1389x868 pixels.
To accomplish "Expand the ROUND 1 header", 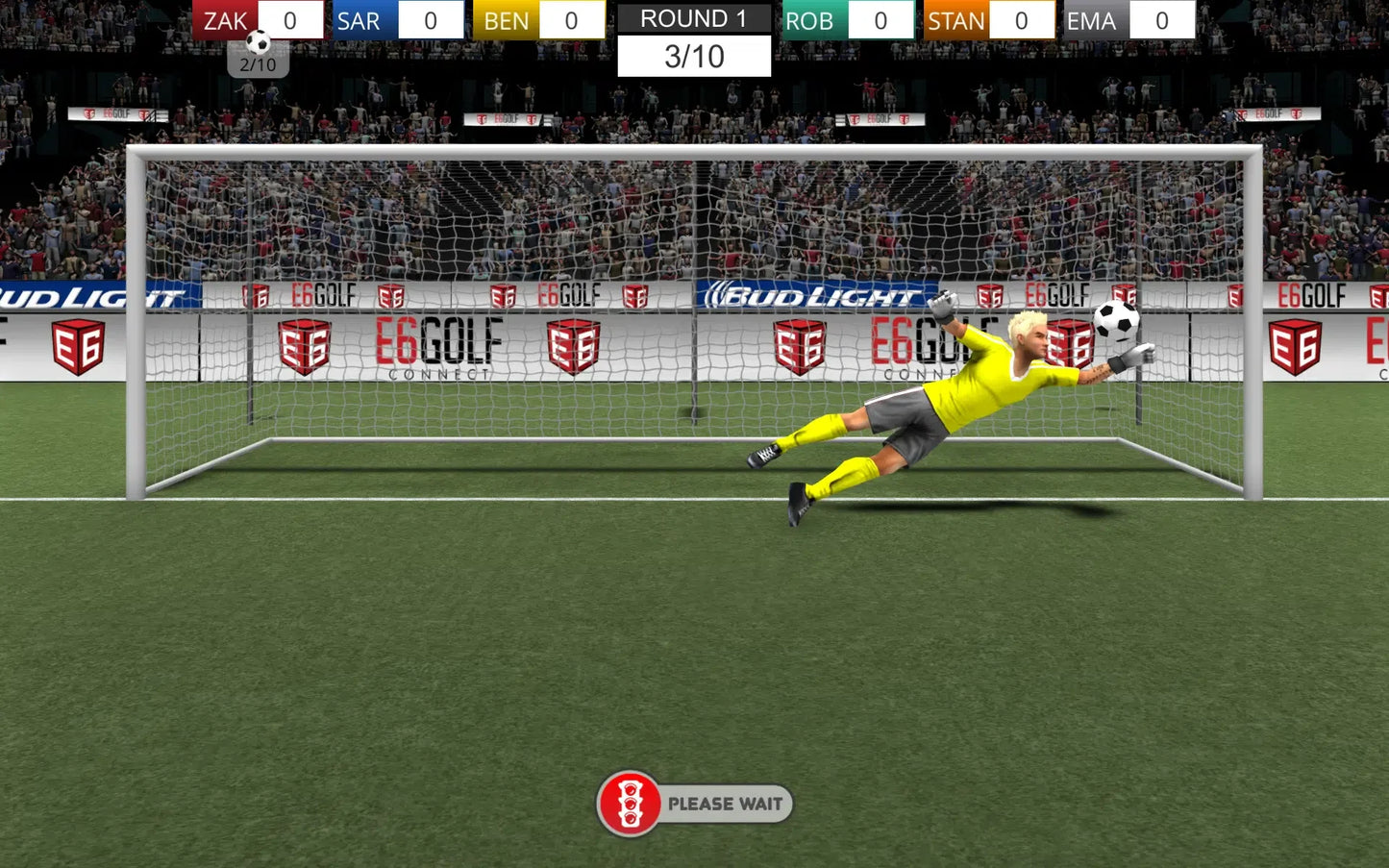I will tap(693, 18).
